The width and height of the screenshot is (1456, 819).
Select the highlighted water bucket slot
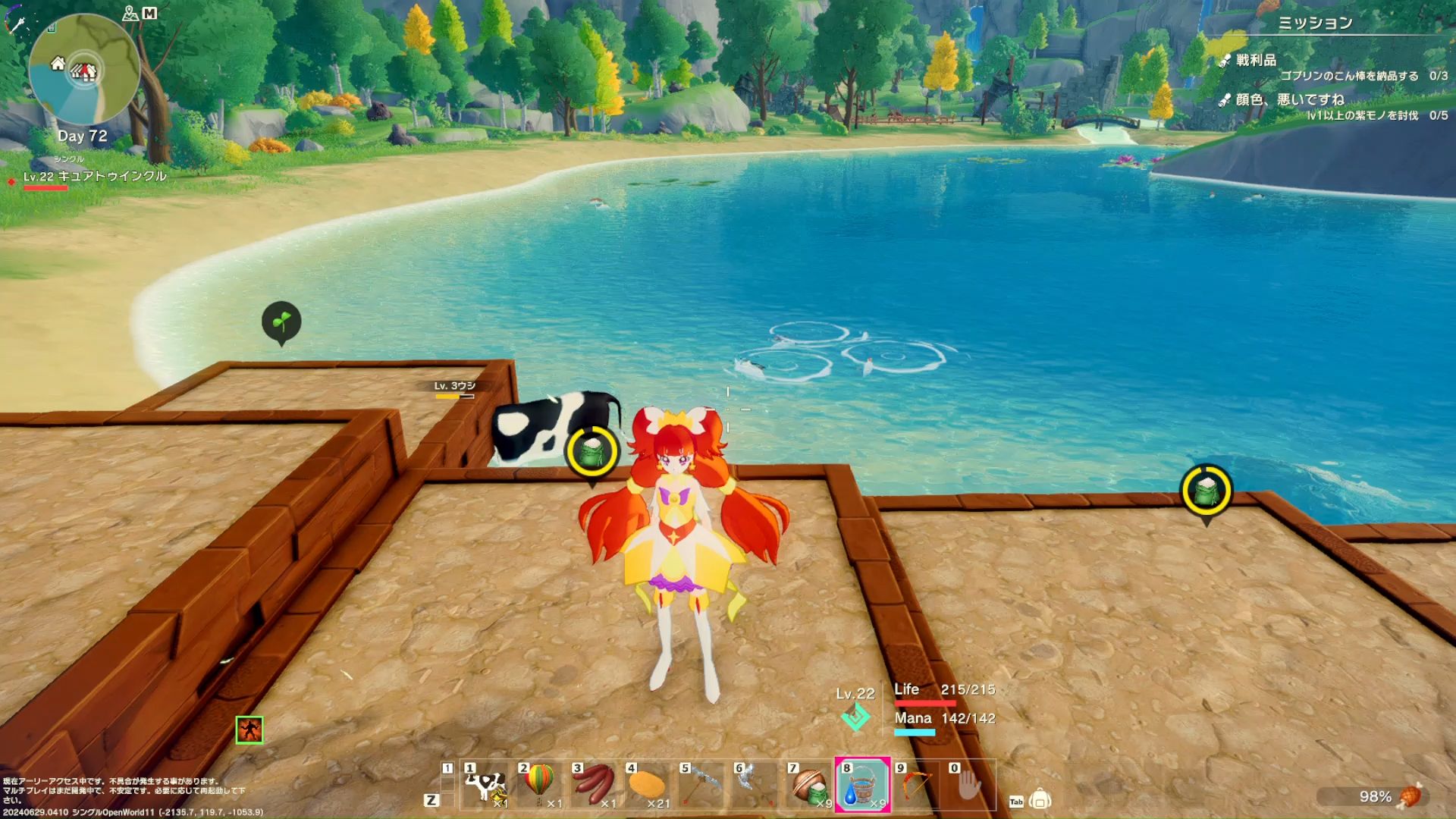click(x=862, y=786)
